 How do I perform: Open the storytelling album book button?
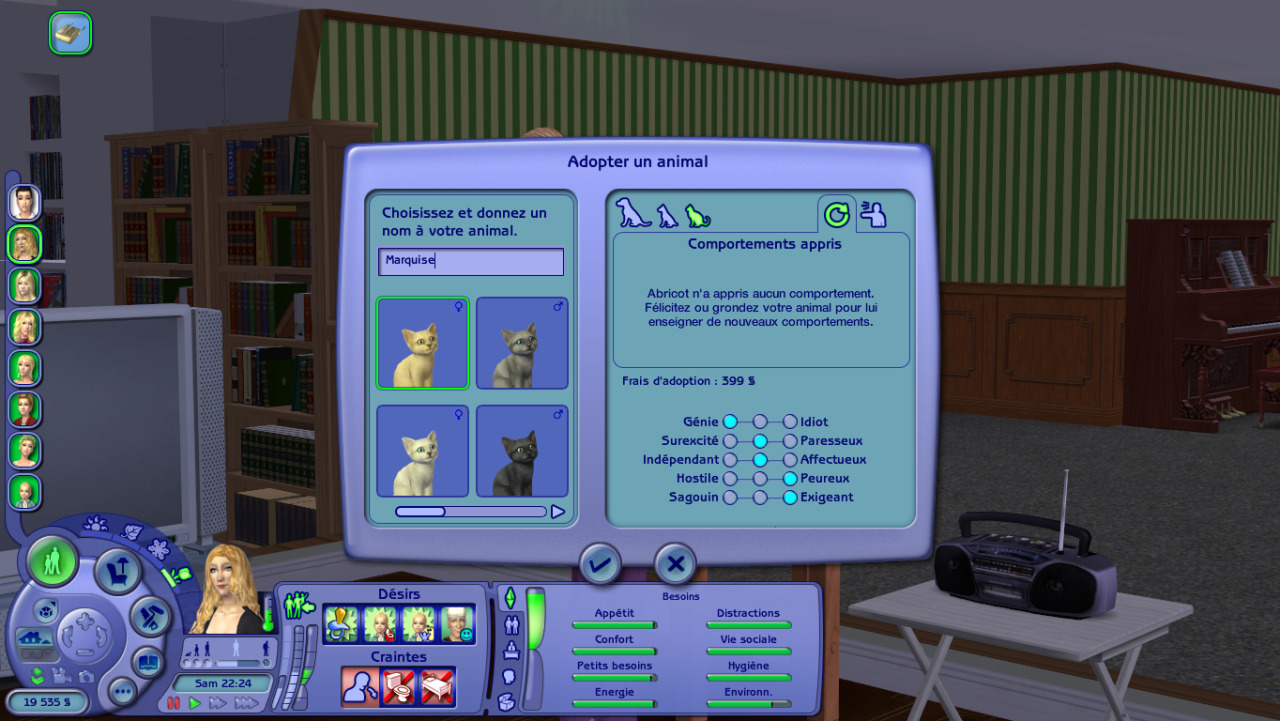148,663
